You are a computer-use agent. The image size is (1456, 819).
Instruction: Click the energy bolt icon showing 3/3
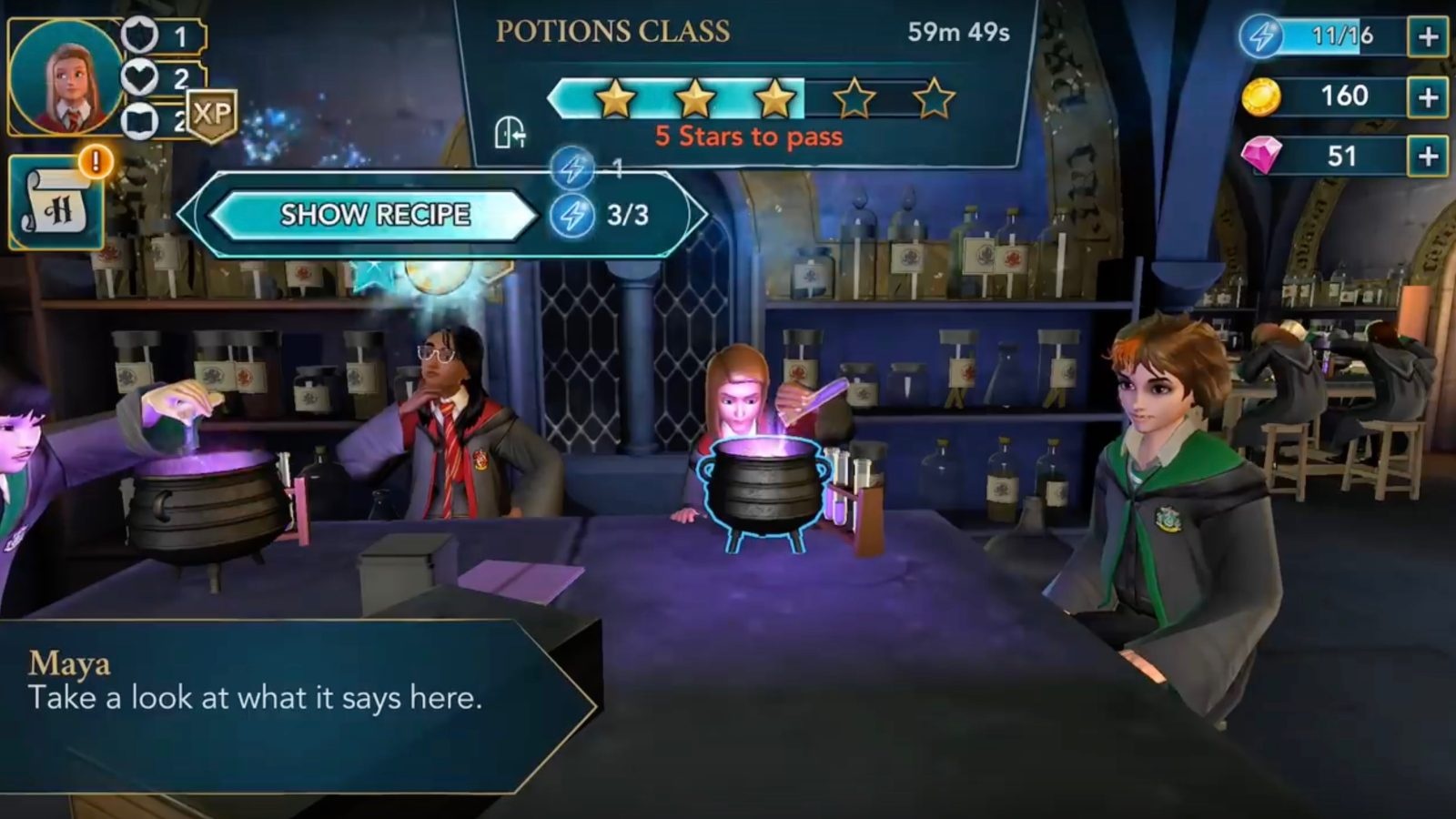pyautogui.click(x=573, y=215)
